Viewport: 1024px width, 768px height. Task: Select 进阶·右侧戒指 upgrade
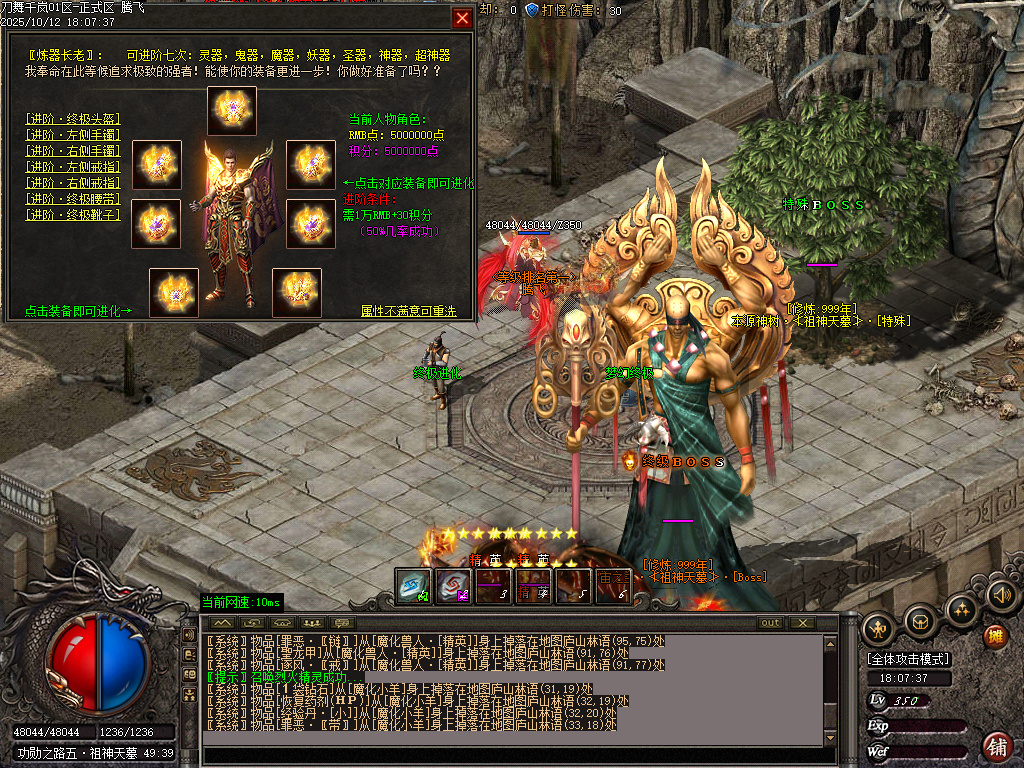point(73,182)
